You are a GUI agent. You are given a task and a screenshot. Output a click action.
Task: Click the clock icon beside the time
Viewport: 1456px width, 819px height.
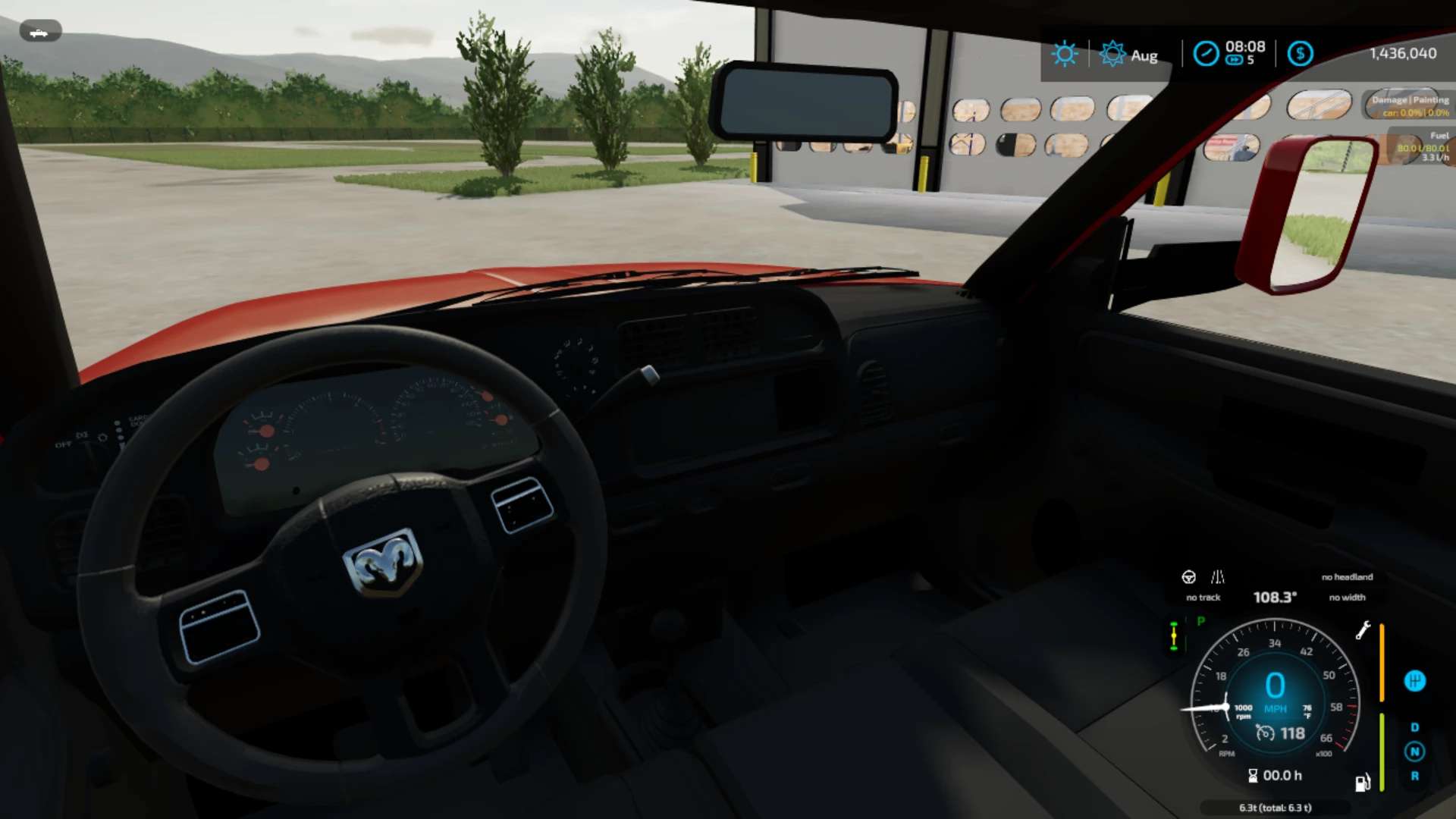pos(1206,54)
